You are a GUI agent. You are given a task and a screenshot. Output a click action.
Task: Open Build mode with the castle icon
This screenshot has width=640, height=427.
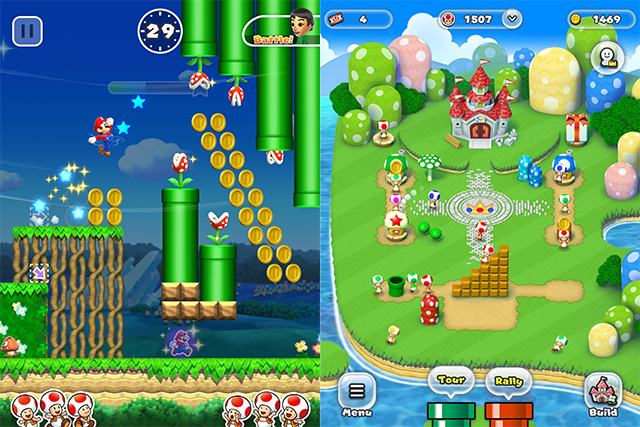604,394
